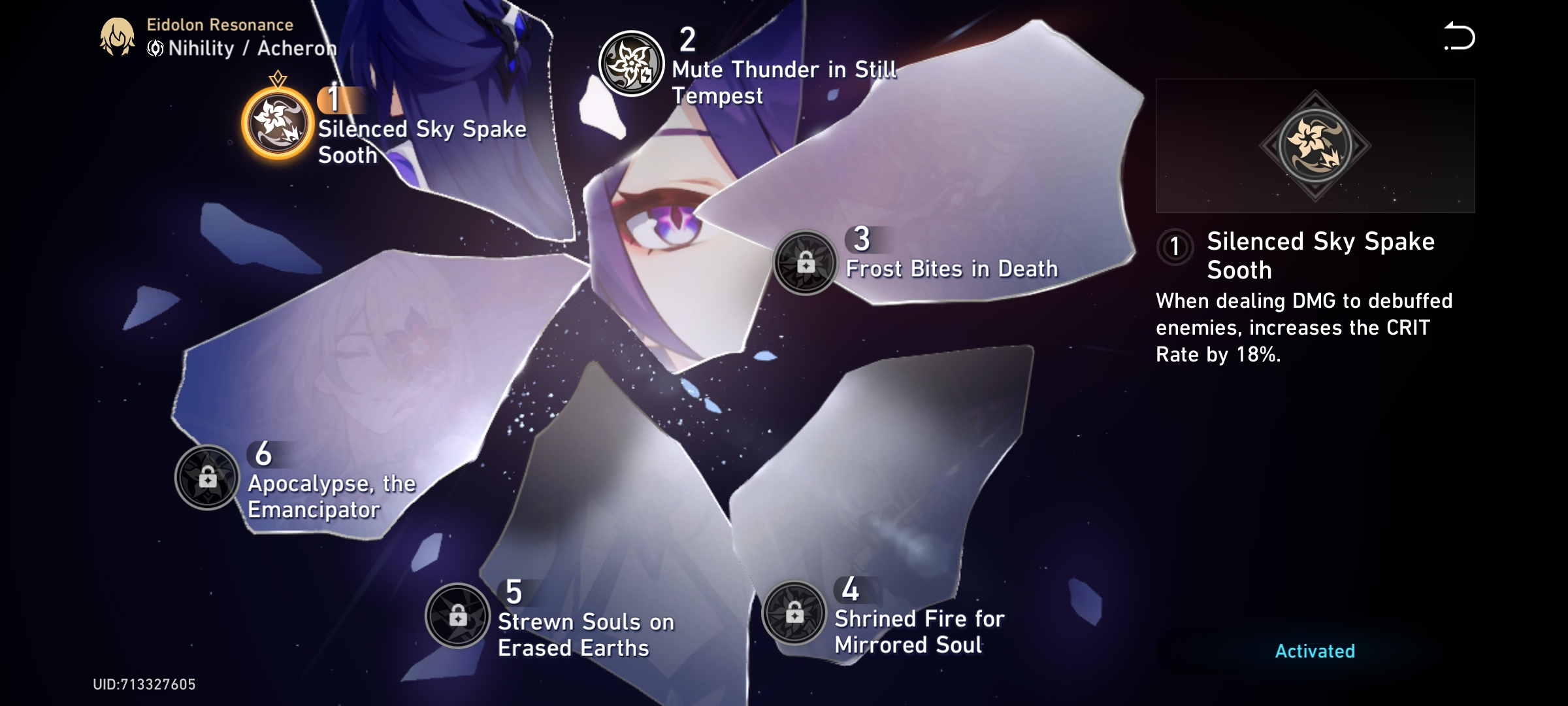Image resolution: width=1568 pixels, height=706 pixels.
Task: Open Eidolon 2 Mute Thunder in Still Tempest
Action: tap(631, 63)
